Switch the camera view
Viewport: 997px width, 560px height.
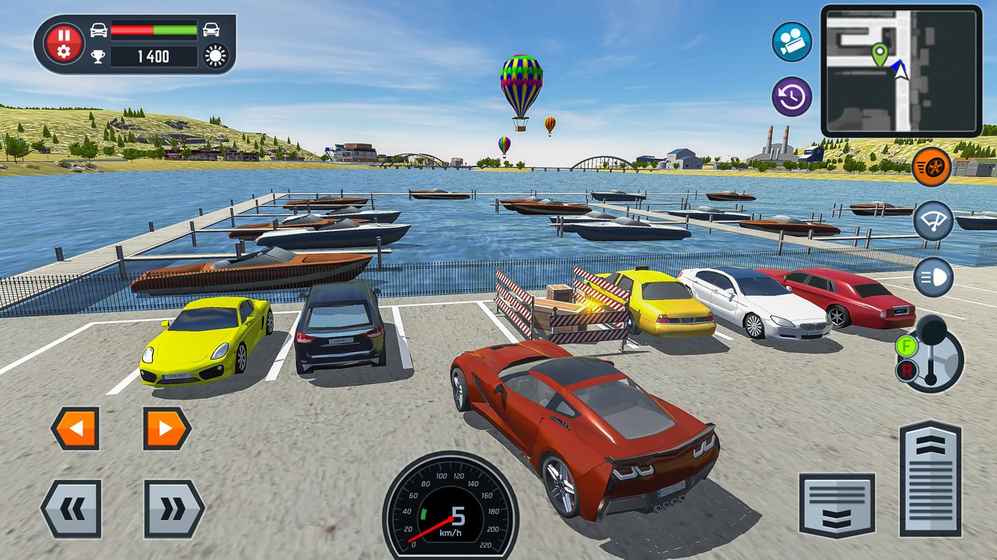(791, 42)
